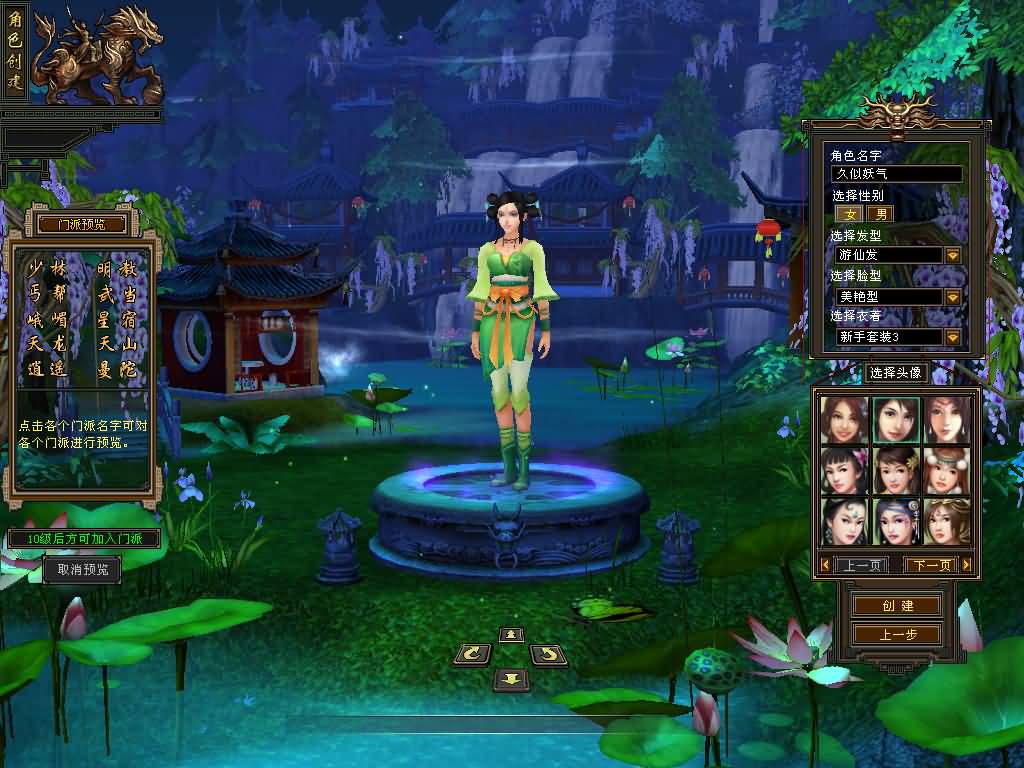This screenshot has width=1024, height=768.
Task: Open the hairstyle dropdown showing 游仙发
Action: (952, 255)
